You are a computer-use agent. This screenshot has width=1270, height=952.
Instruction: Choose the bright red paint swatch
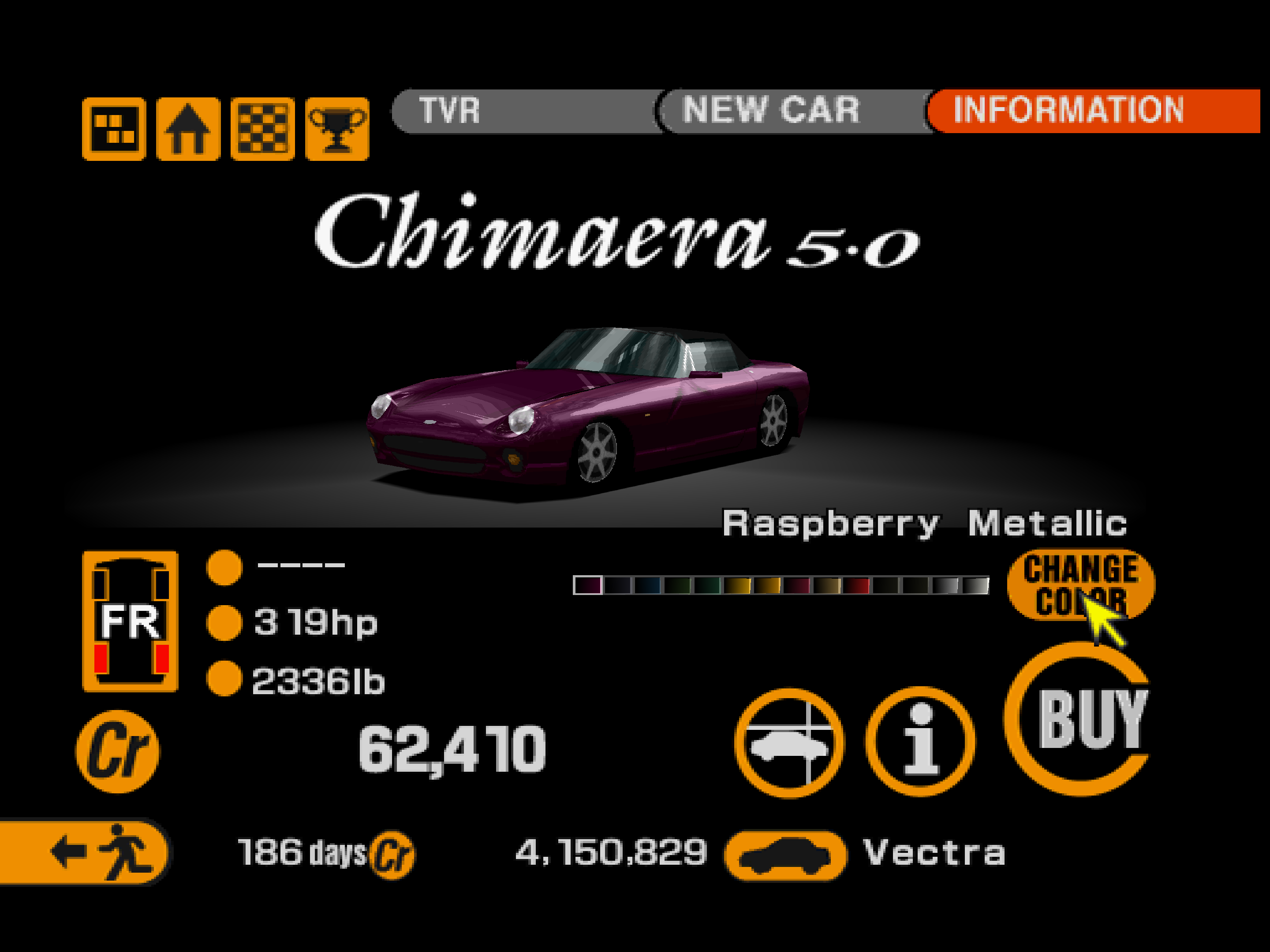tap(856, 585)
